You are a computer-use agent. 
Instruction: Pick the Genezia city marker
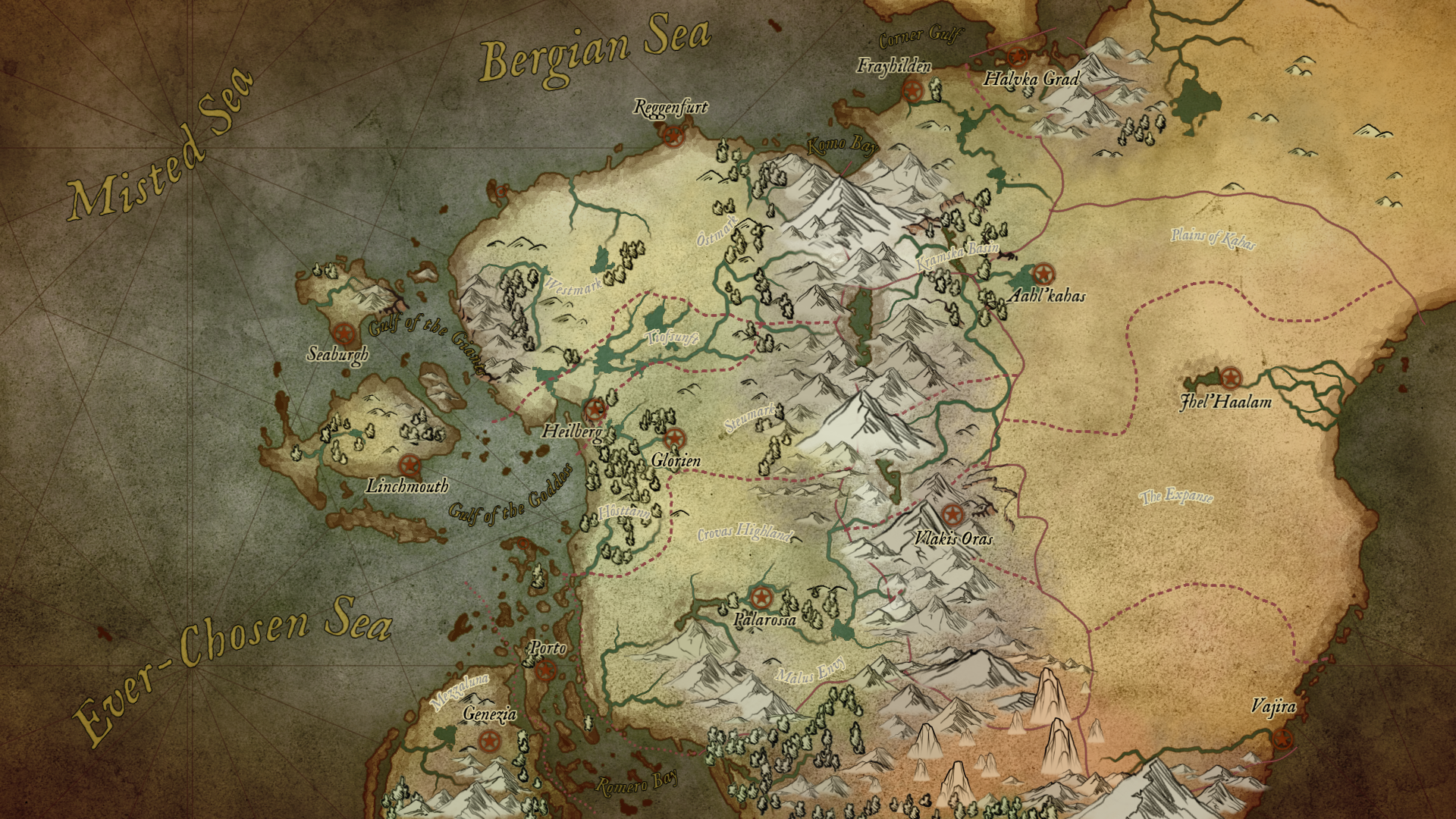click(489, 739)
